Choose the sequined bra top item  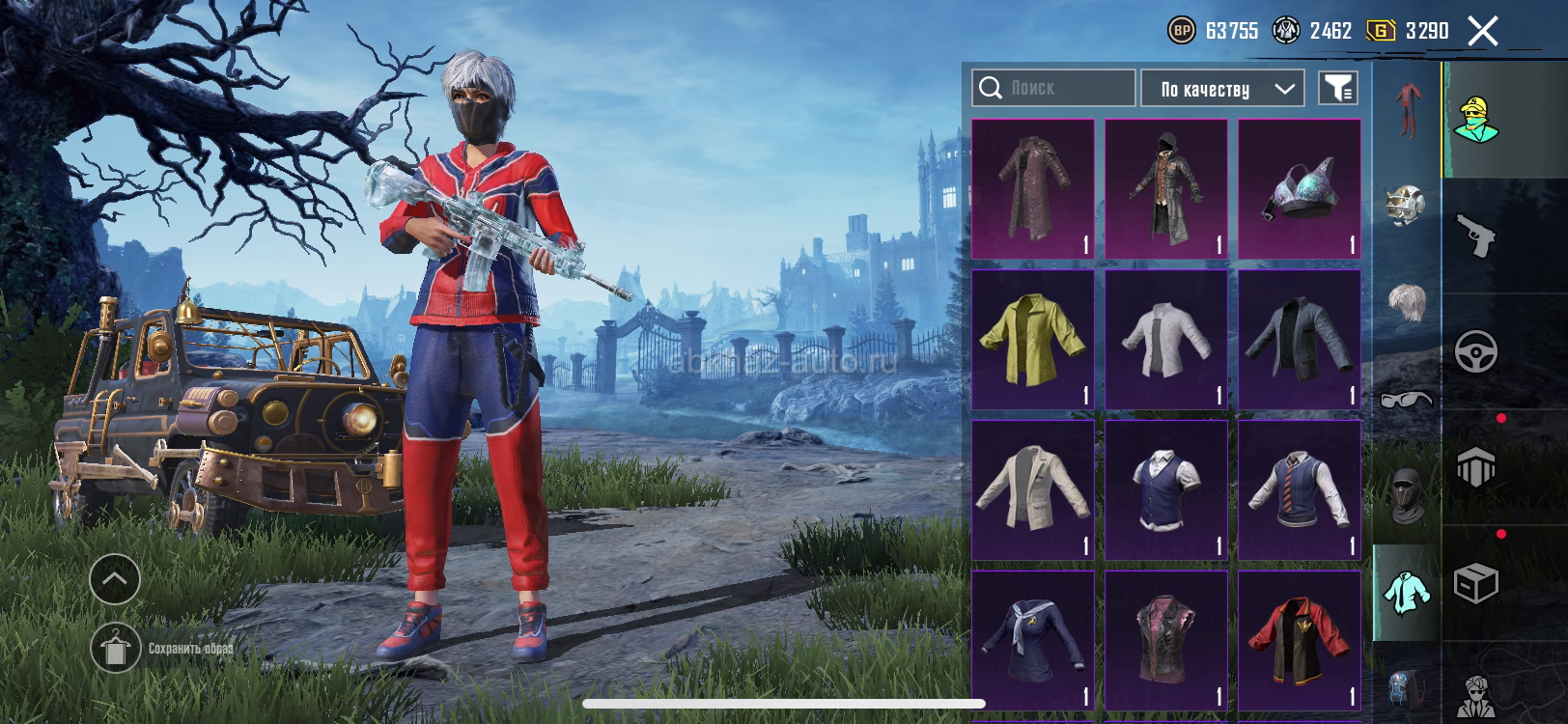pyautogui.click(x=1300, y=189)
